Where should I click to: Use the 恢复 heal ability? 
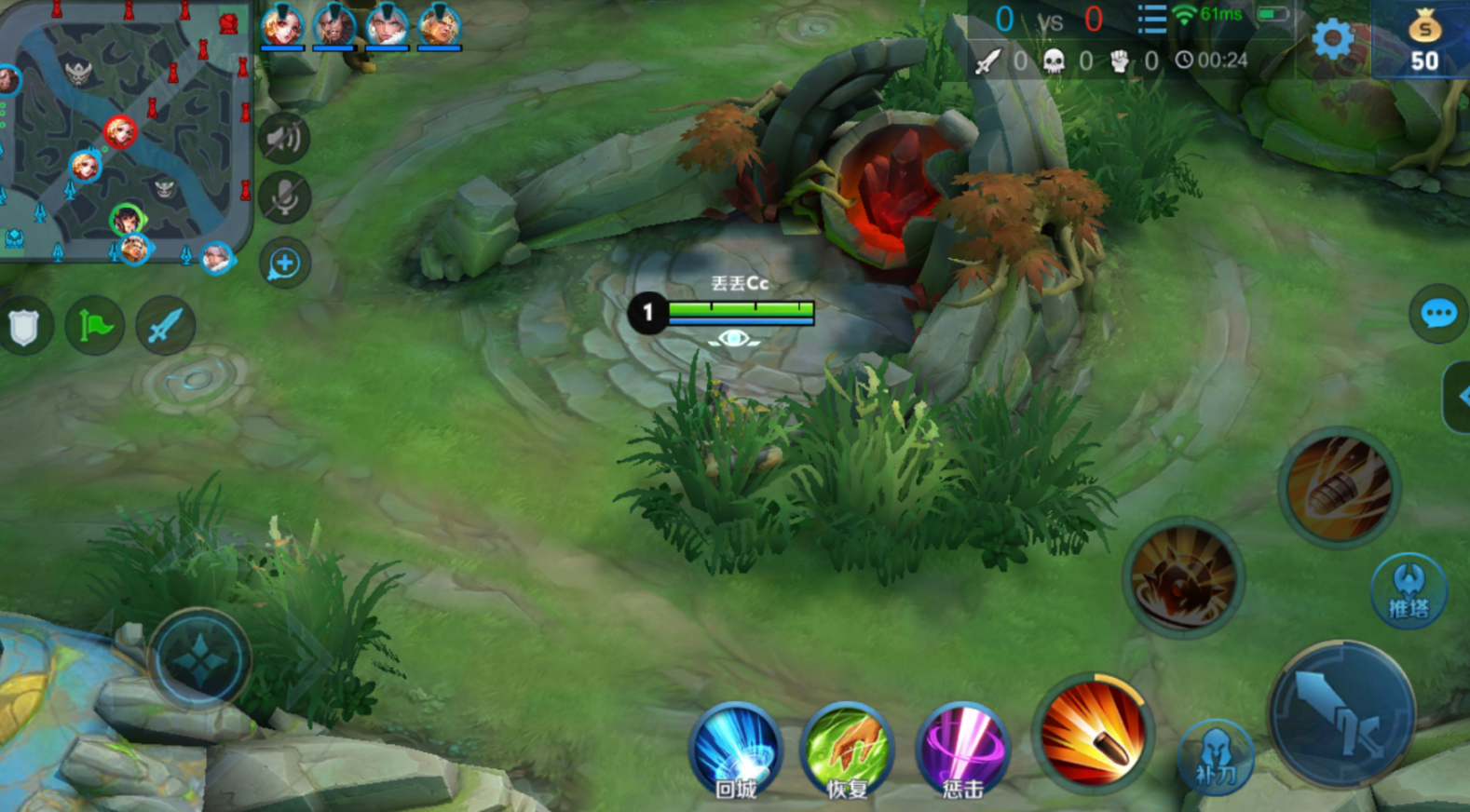click(x=848, y=750)
